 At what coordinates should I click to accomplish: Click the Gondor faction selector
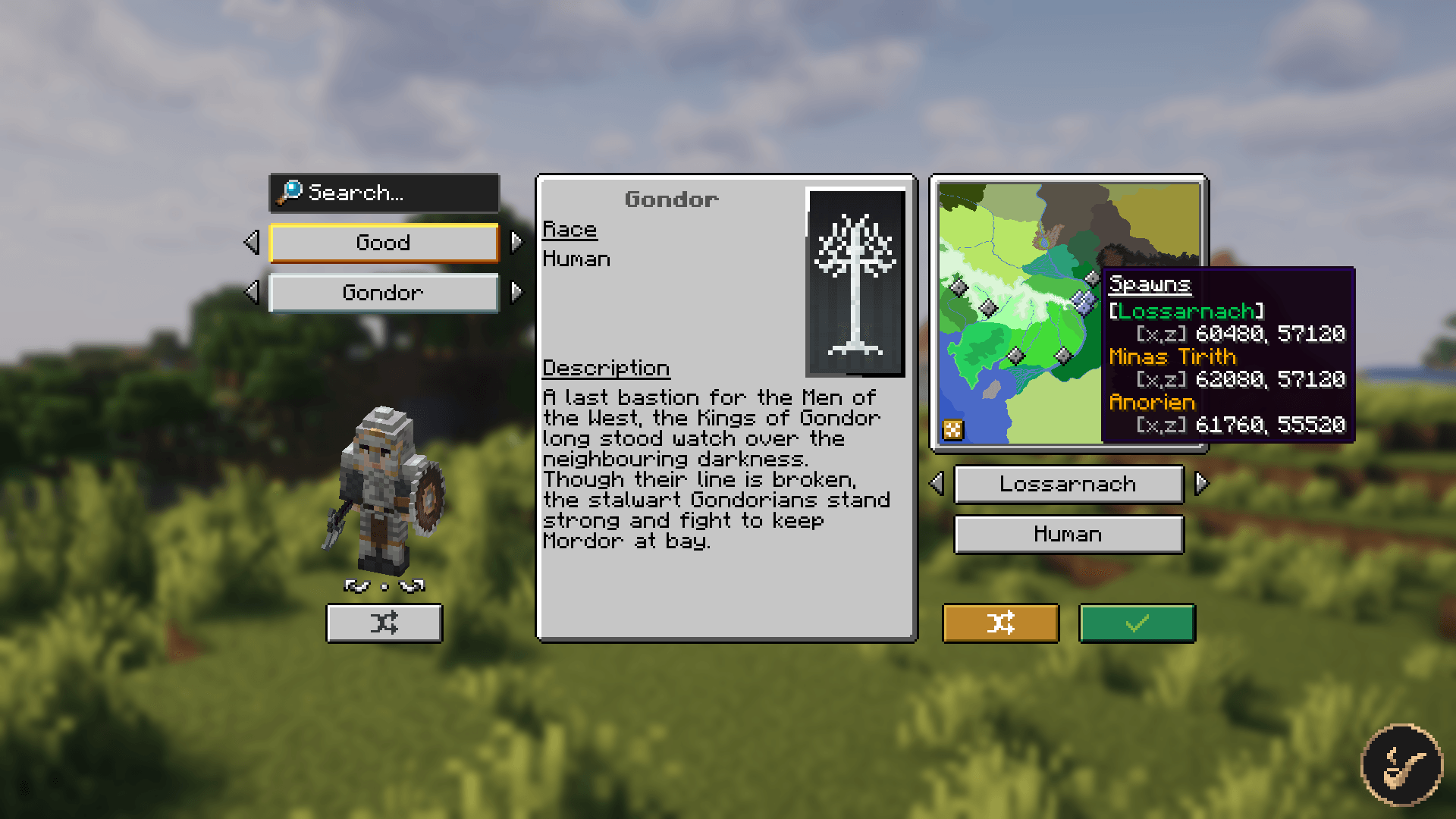pos(384,293)
